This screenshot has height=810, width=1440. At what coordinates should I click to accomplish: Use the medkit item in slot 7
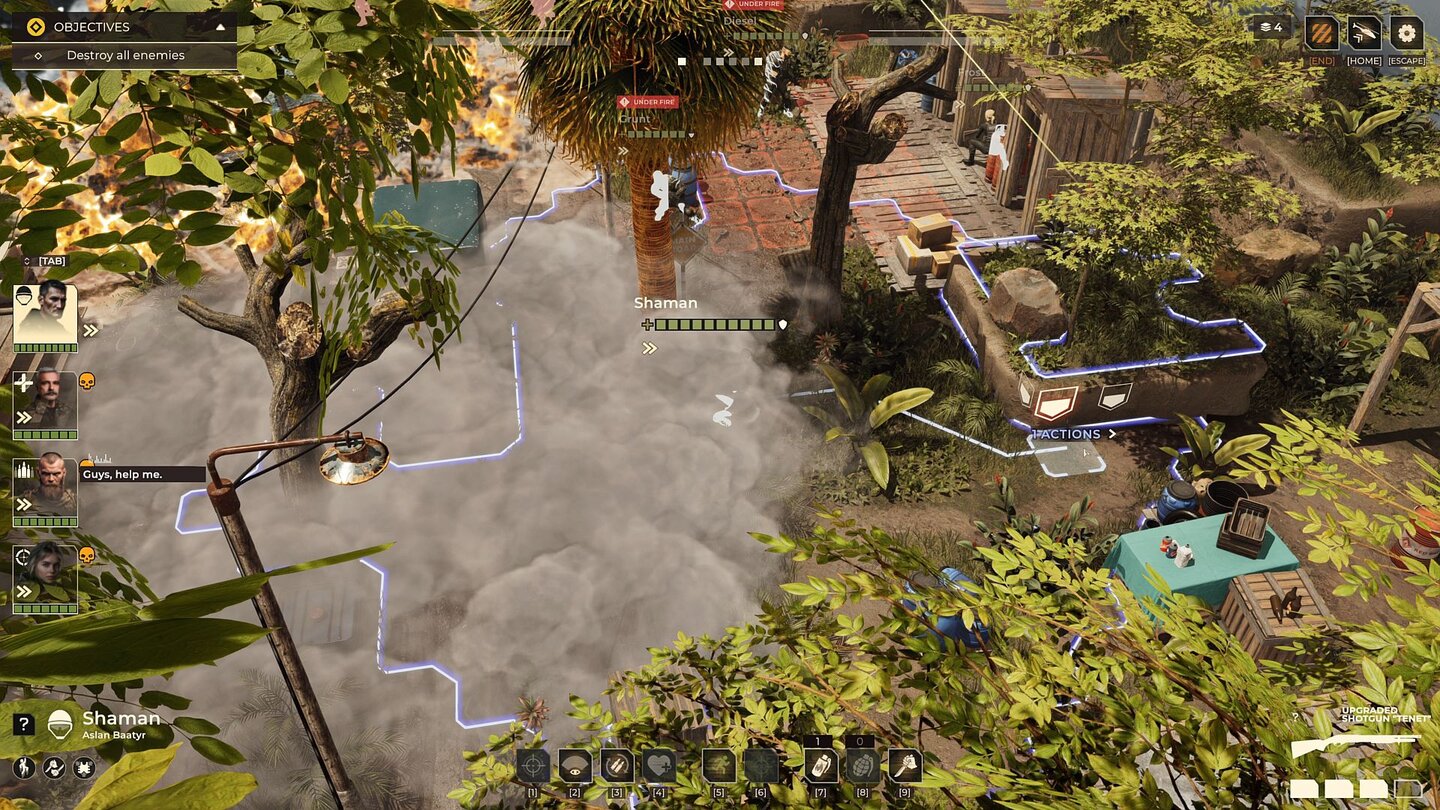coord(820,764)
